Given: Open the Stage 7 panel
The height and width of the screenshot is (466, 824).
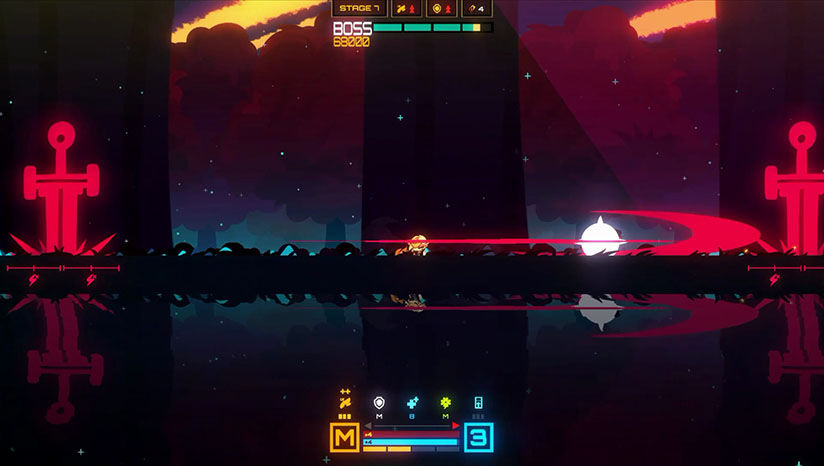Looking at the screenshot, I should 358,9.
